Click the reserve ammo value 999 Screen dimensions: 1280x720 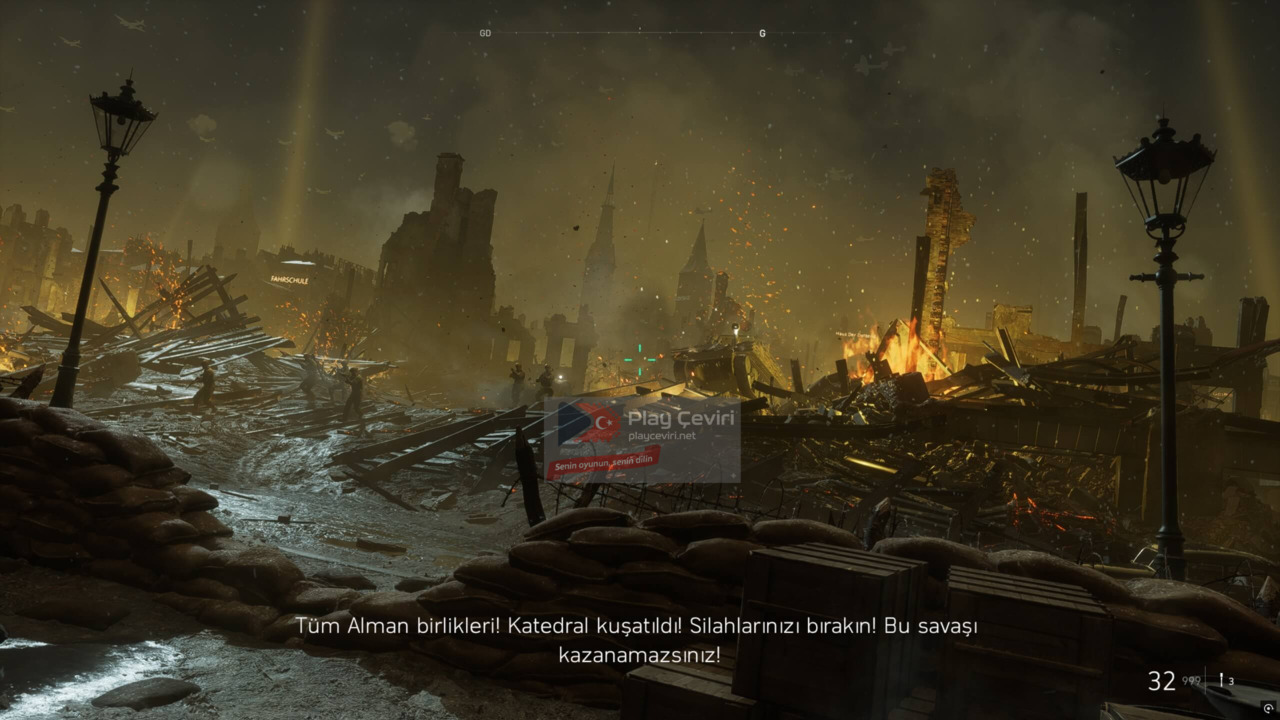click(x=1192, y=681)
